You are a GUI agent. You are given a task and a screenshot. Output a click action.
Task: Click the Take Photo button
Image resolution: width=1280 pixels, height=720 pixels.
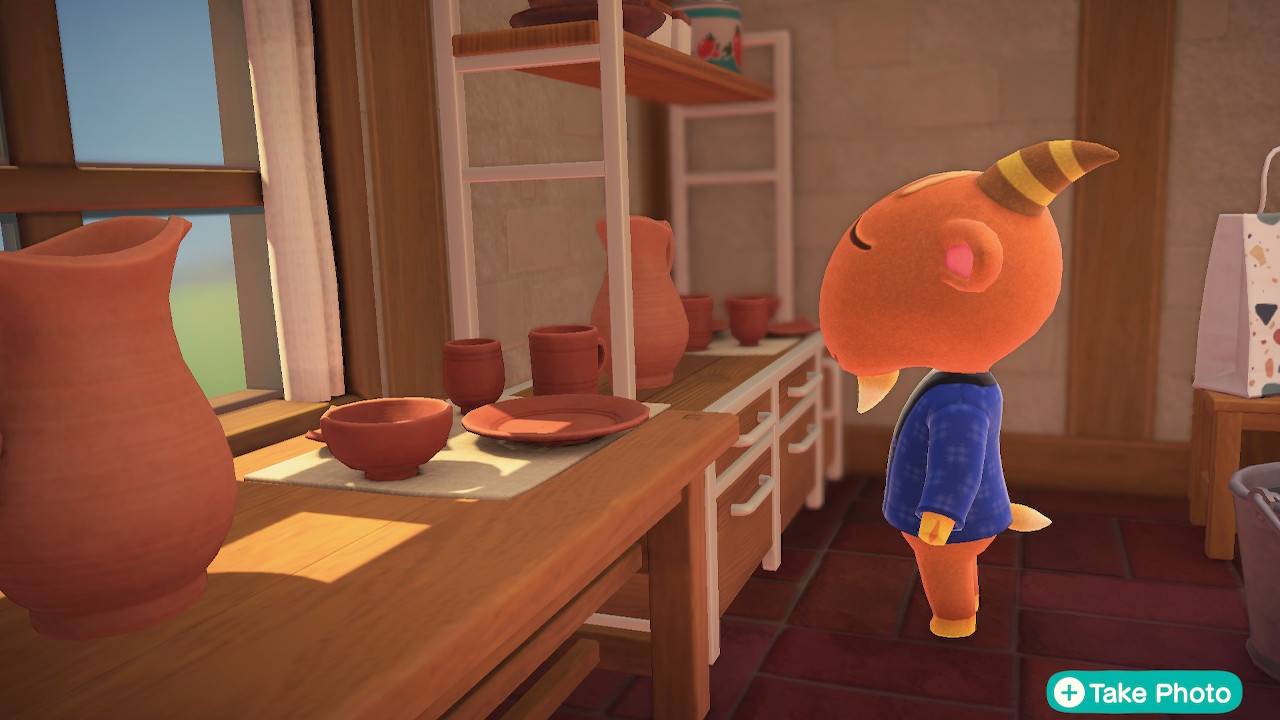[x=1144, y=692]
